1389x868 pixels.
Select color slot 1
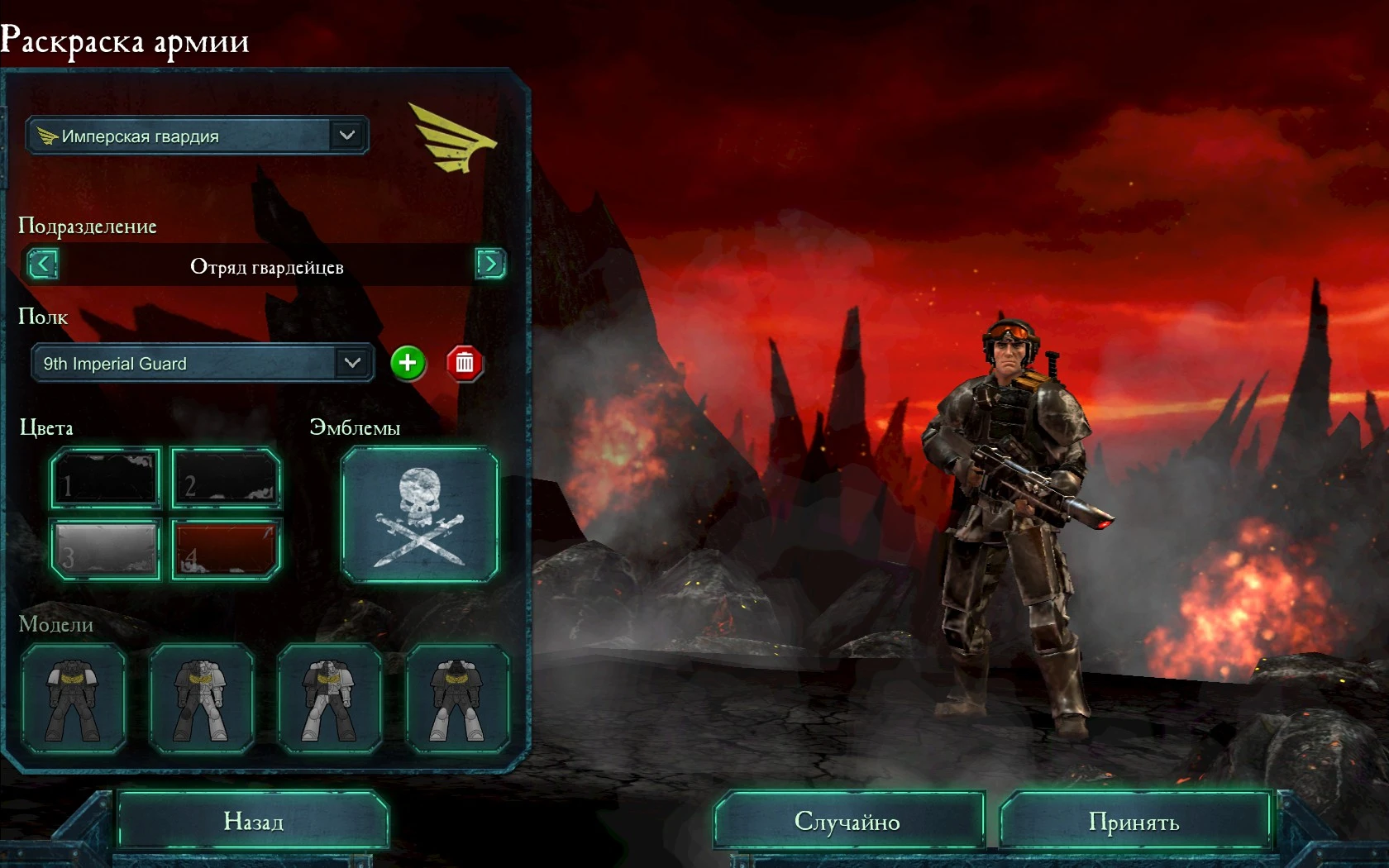(x=105, y=478)
